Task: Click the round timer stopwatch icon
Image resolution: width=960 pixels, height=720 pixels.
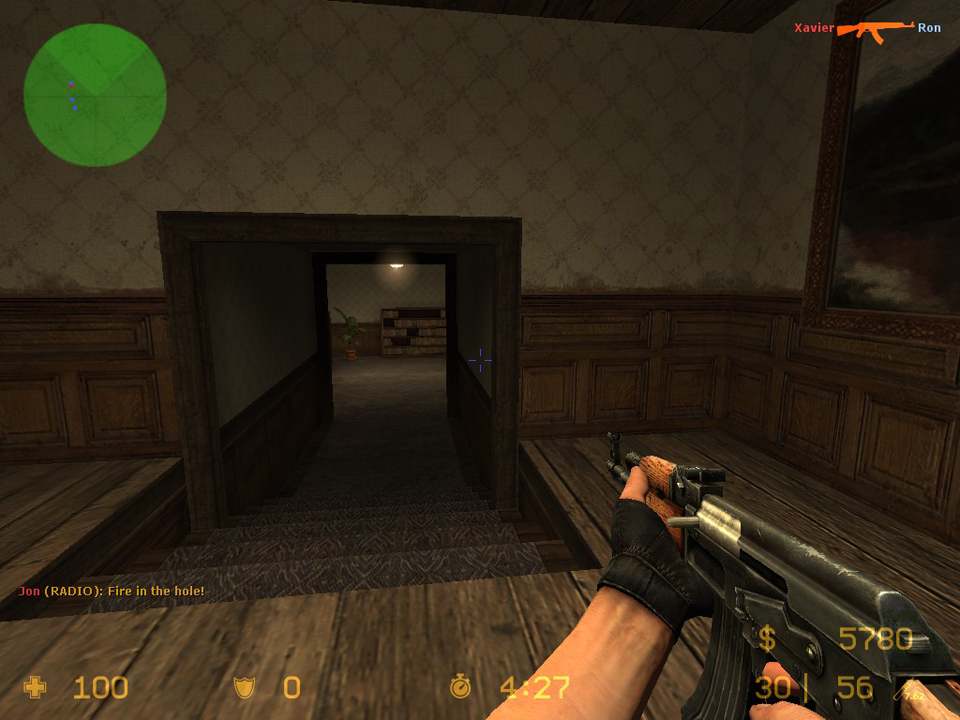Action: 460,686
